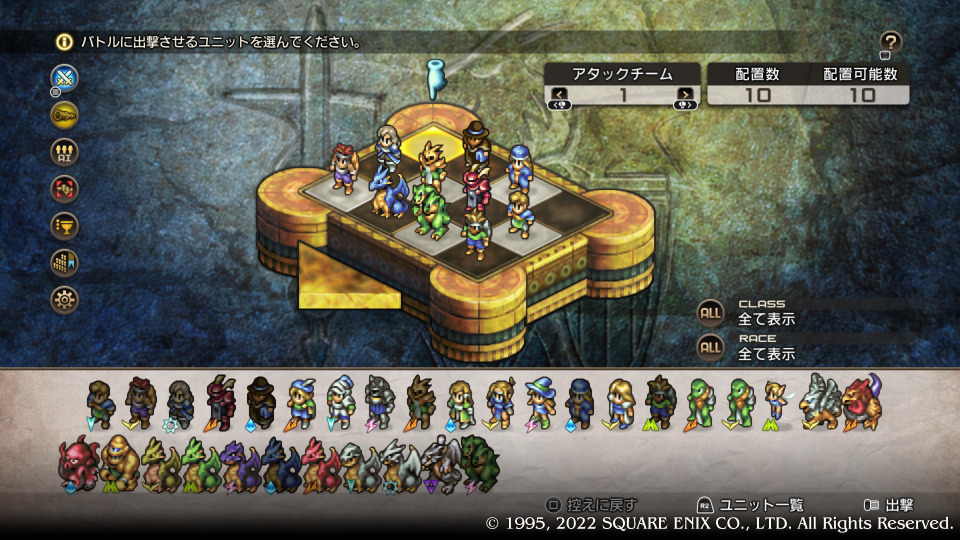Image resolution: width=960 pixels, height=540 pixels.
Task: Select the crossed swords deployment icon
Action: 65,77
